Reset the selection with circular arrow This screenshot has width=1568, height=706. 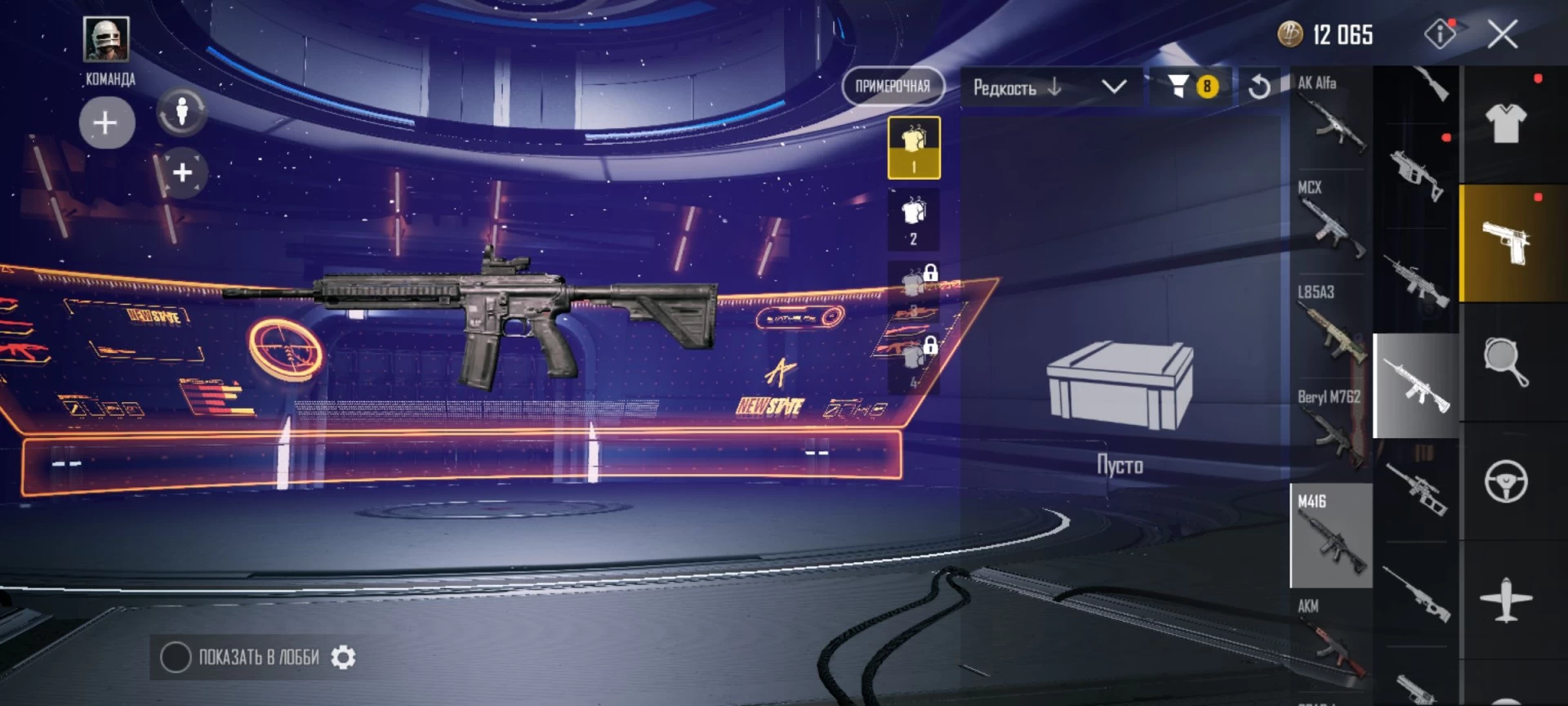click(1259, 87)
